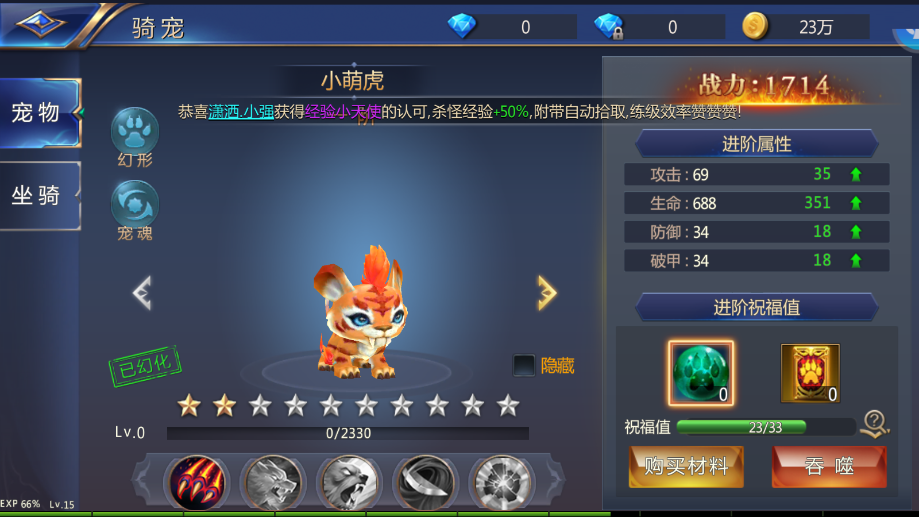Select the green orb blessing material
Screen dimensions: 919x517
click(700, 372)
